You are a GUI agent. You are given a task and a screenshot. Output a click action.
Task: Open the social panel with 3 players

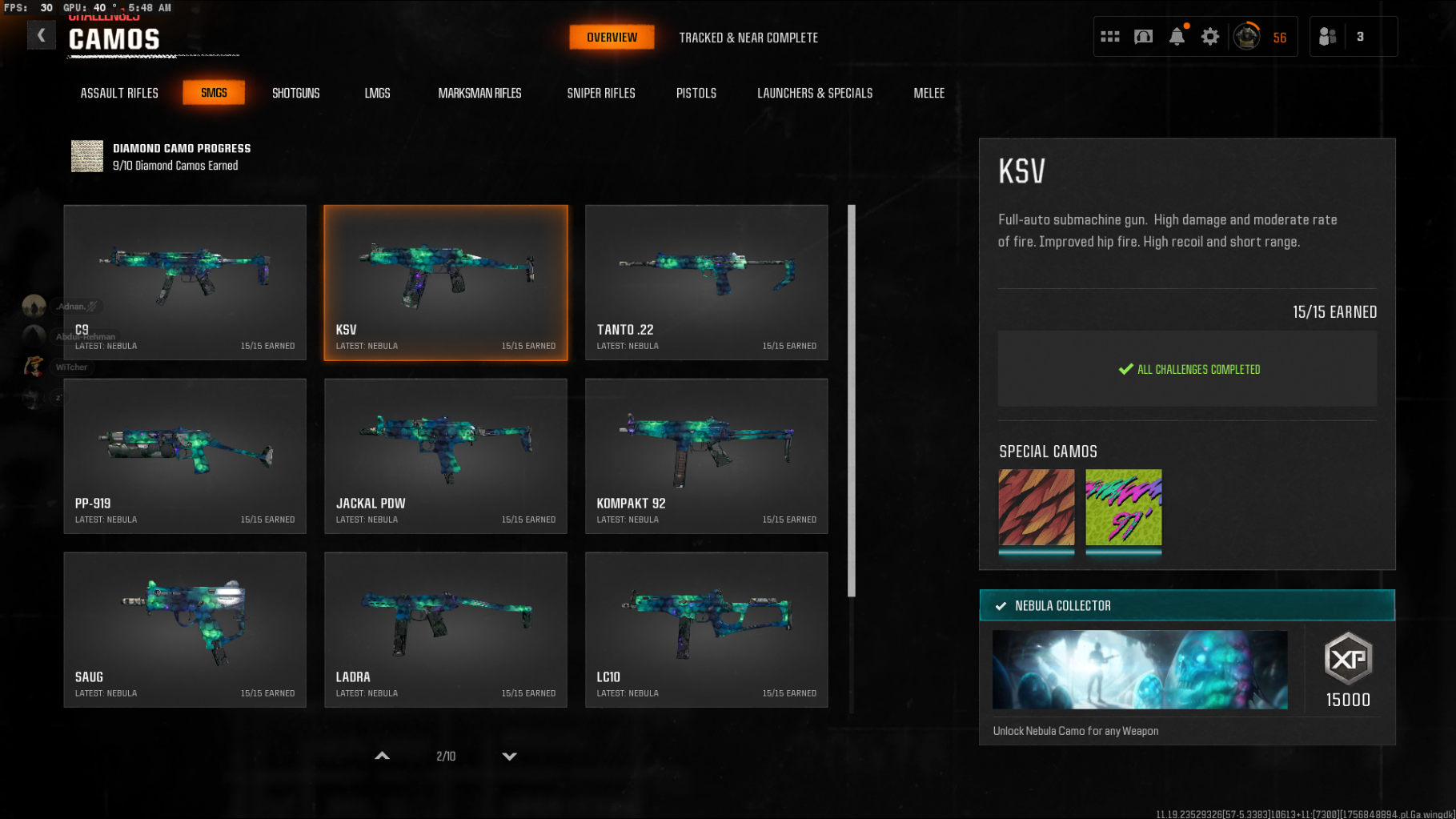coord(1353,36)
